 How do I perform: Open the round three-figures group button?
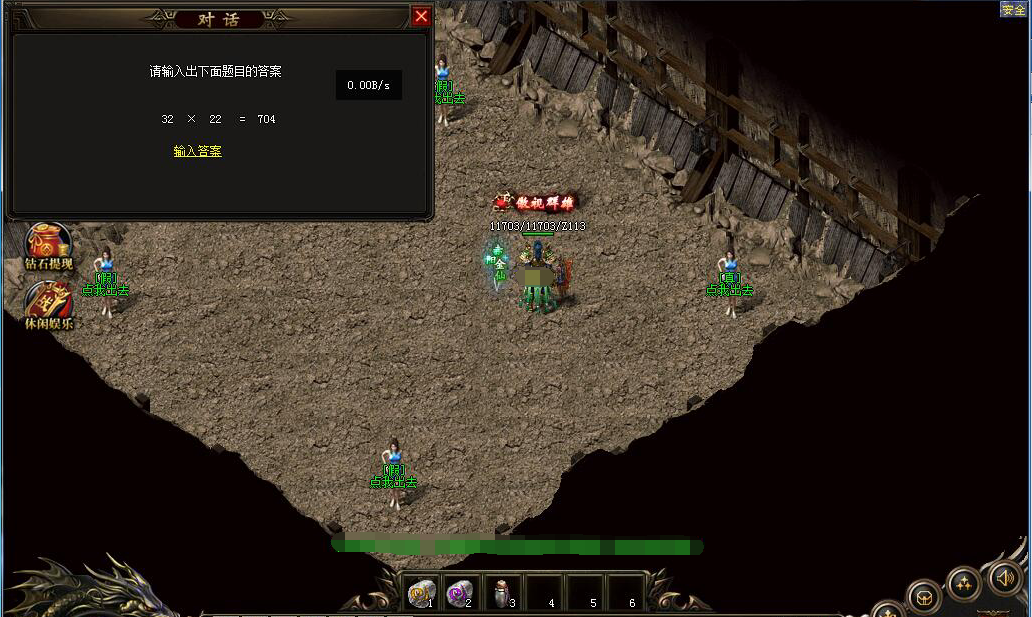(963, 582)
